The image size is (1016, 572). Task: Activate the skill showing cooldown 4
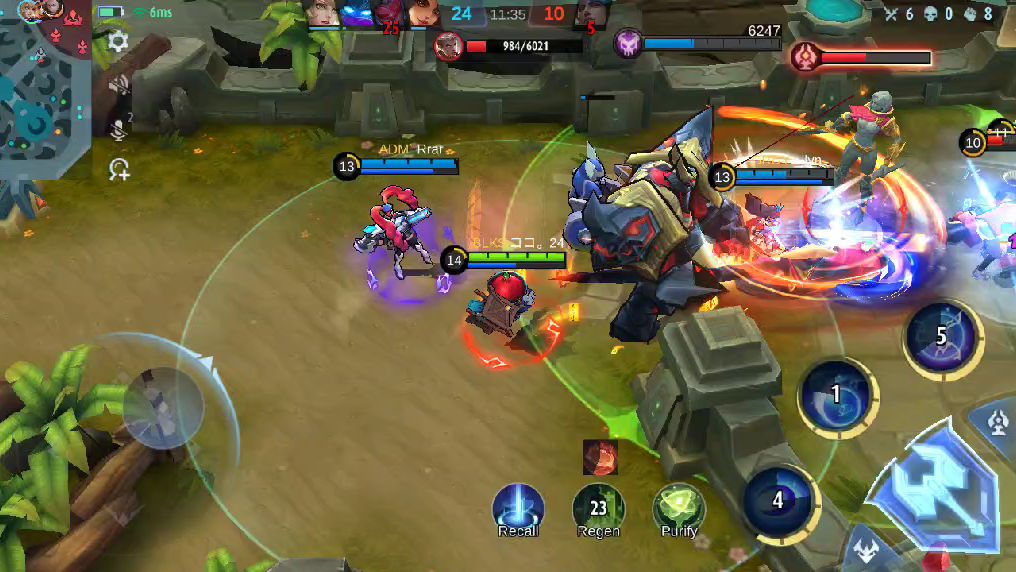tap(778, 500)
